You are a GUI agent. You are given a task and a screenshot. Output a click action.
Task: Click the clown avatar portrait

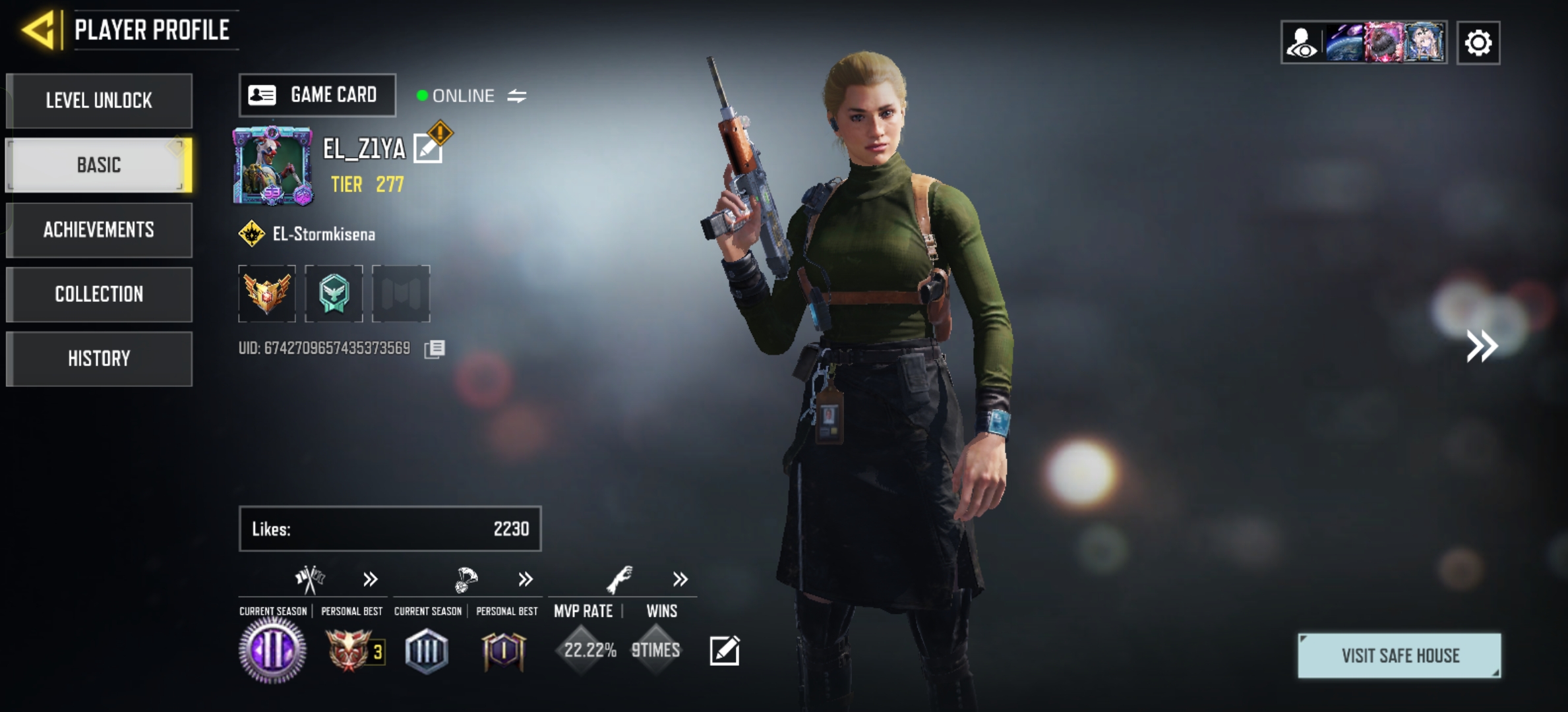[272, 165]
